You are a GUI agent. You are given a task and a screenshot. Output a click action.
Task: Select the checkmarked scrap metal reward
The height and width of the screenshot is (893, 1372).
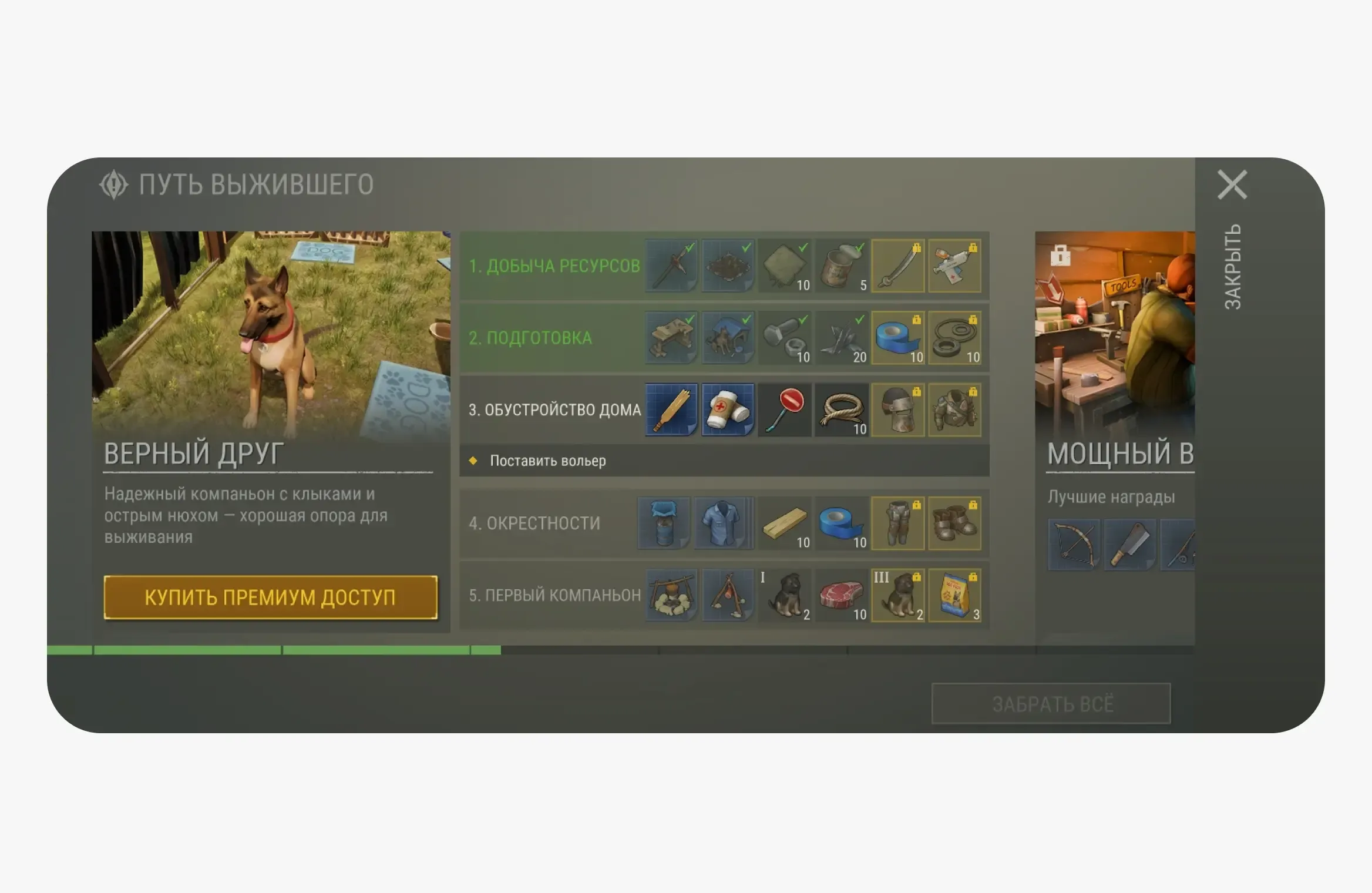[841, 338]
